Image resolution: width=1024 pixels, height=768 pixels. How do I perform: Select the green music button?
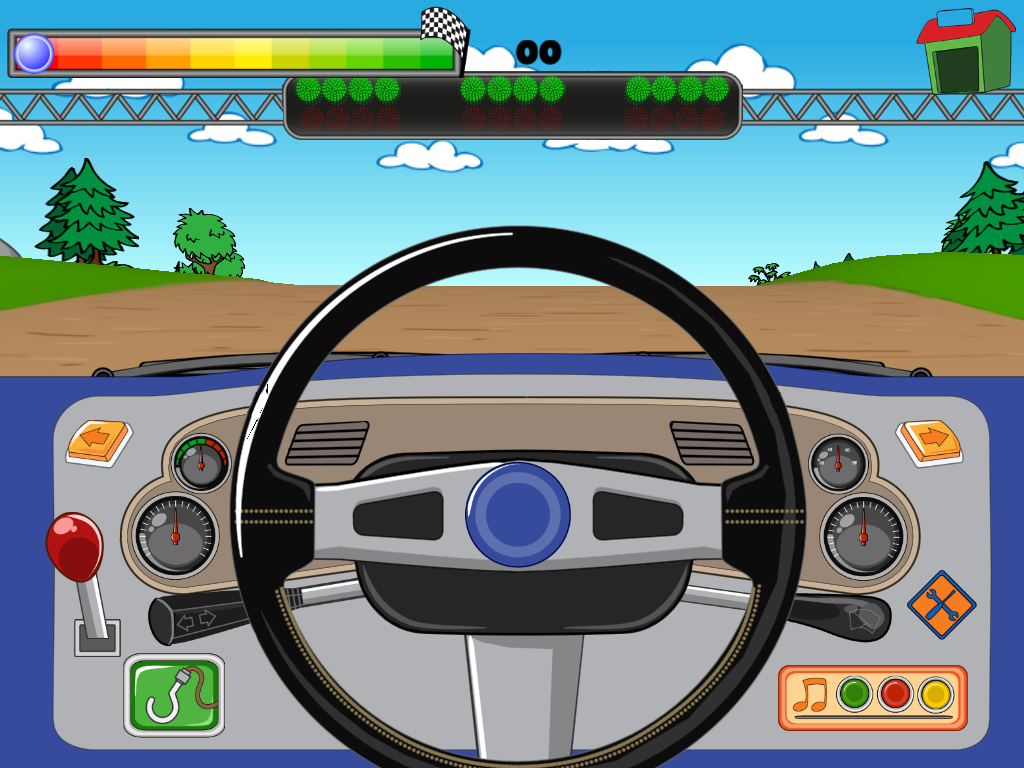(855, 693)
